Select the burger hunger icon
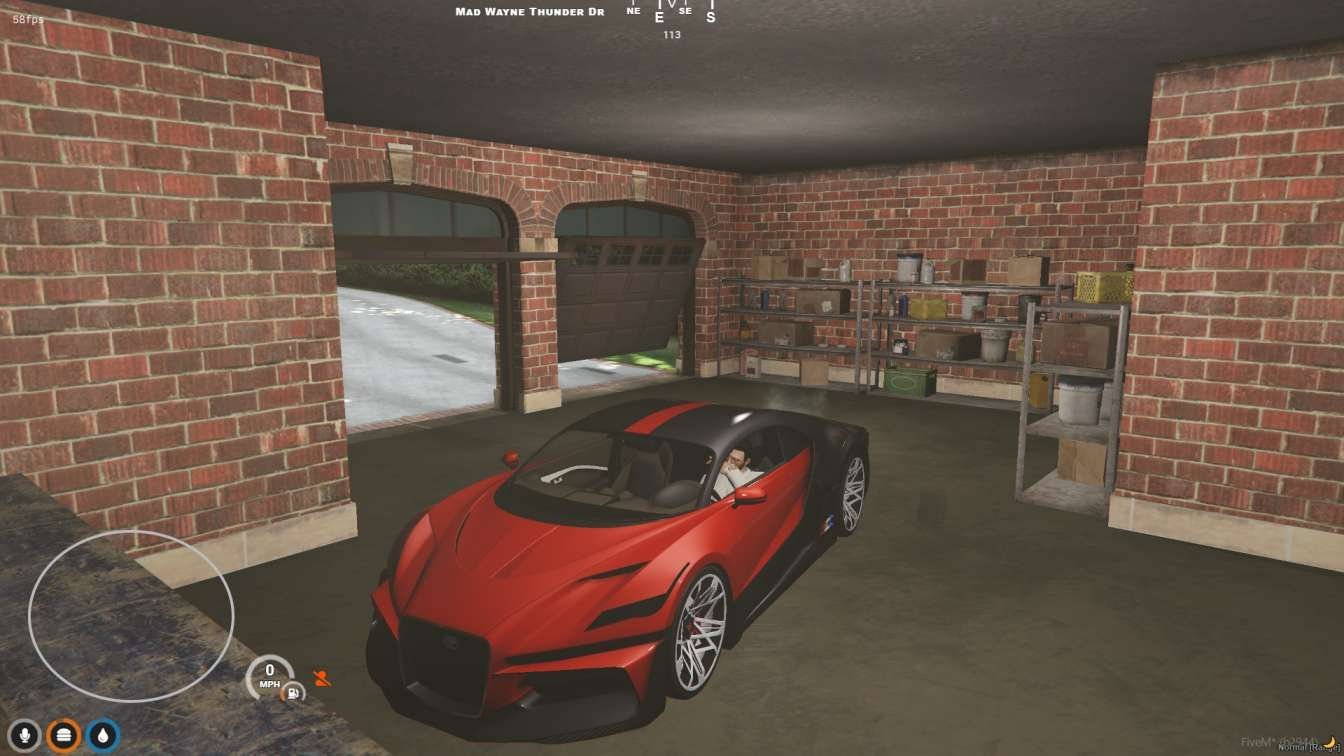The width and height of the screenshot is (1344, 756). coord(65,735)
